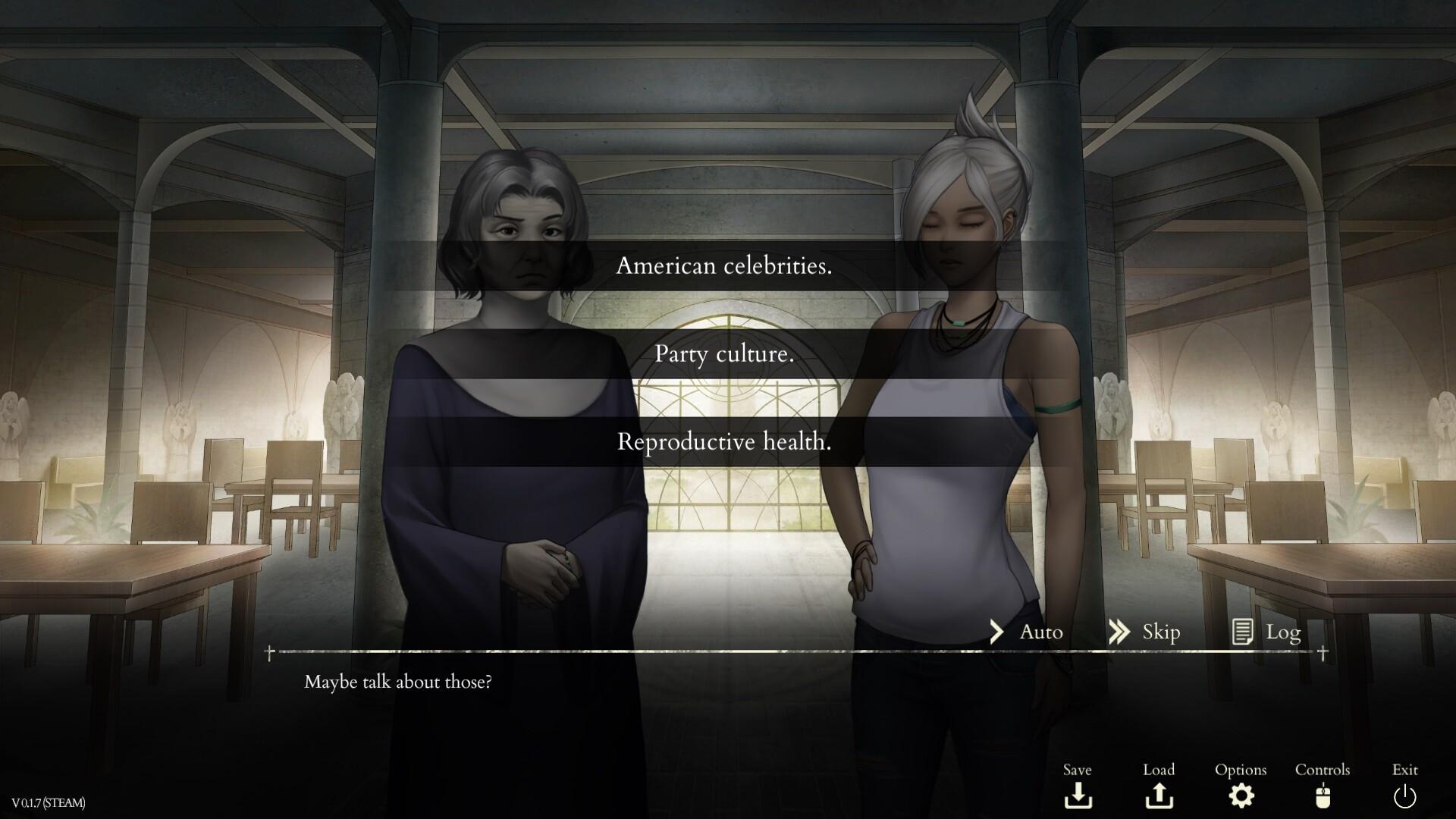Click the Controls label text
The image size is (1456, 819).
pyautogui.click(x=1323, y=769)
